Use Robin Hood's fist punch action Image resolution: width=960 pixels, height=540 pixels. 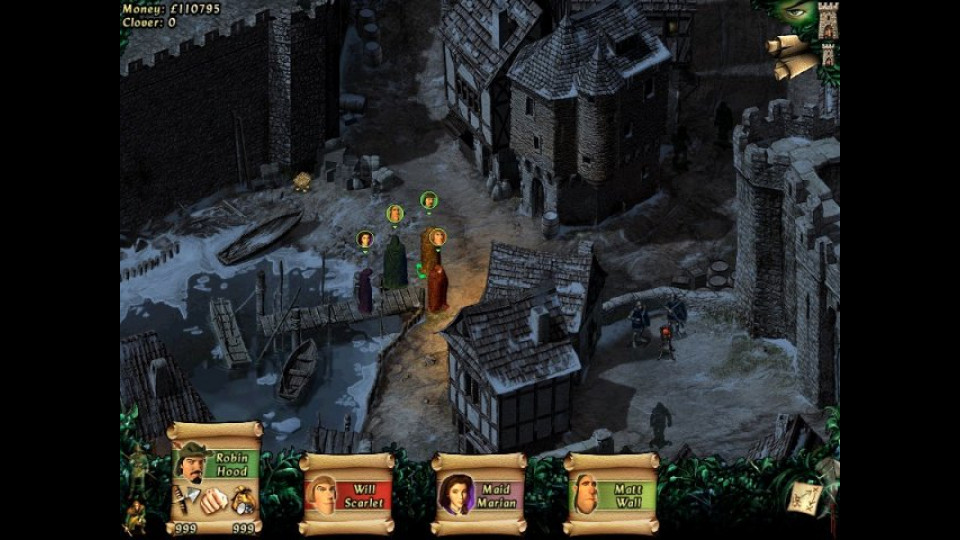[x=212, y=500]
